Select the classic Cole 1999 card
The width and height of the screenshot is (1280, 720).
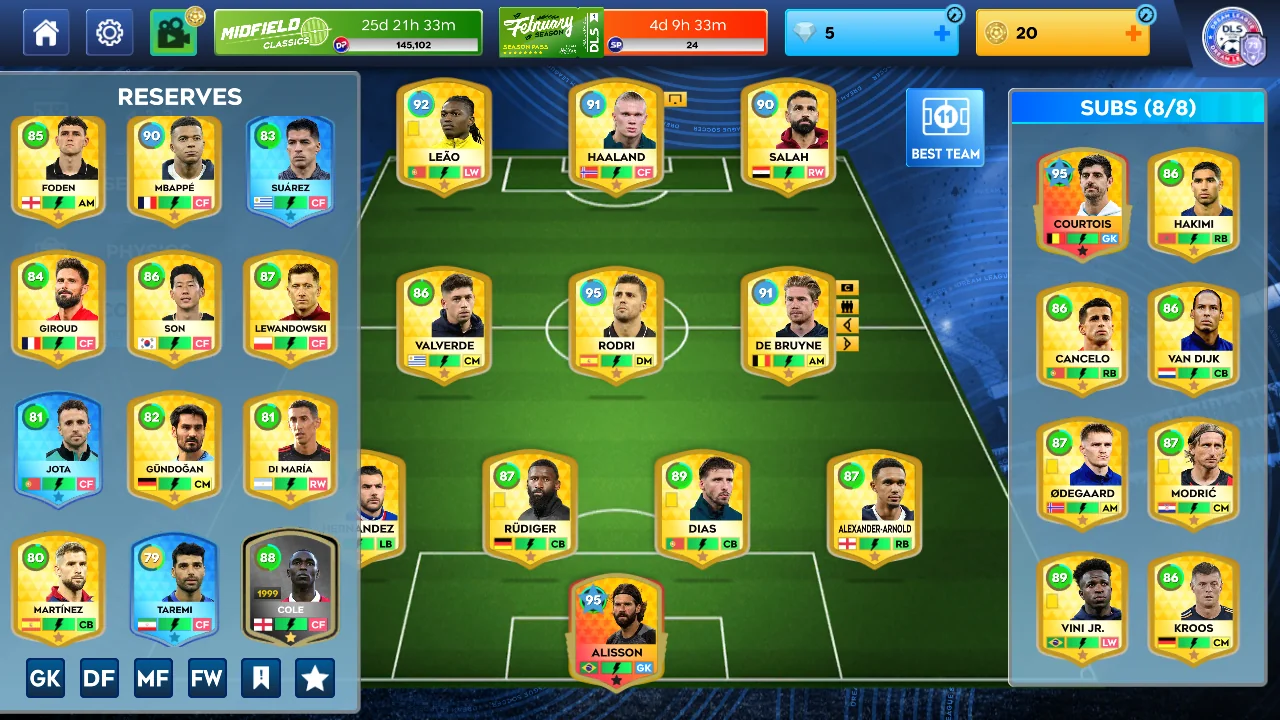pos(290,585)
